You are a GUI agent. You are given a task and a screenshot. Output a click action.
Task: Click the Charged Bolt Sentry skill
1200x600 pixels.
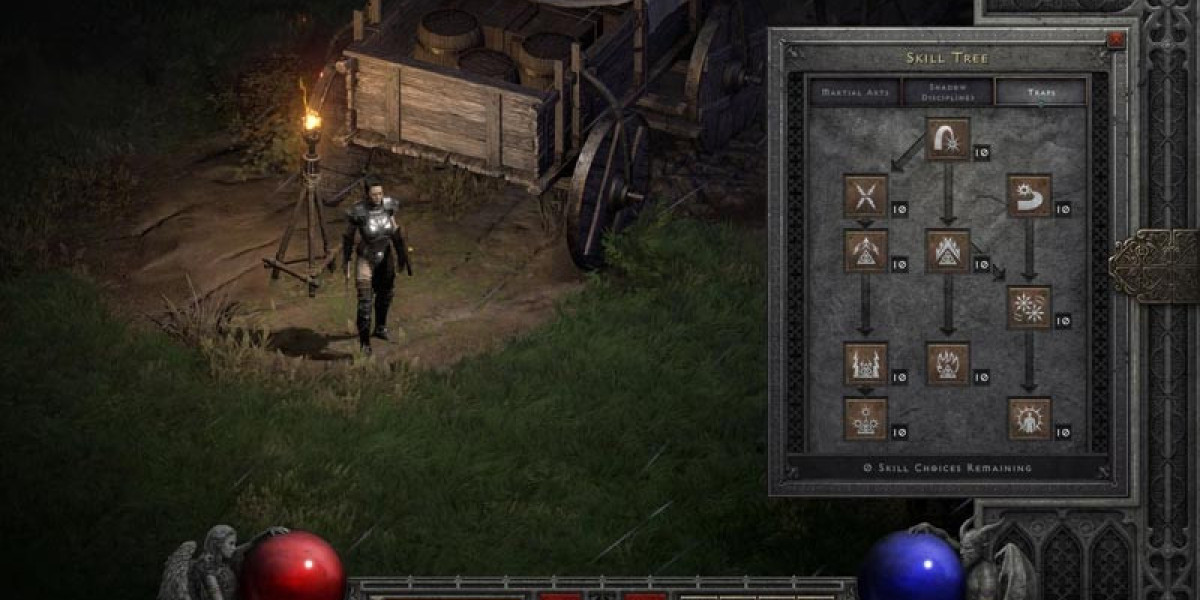865,251
